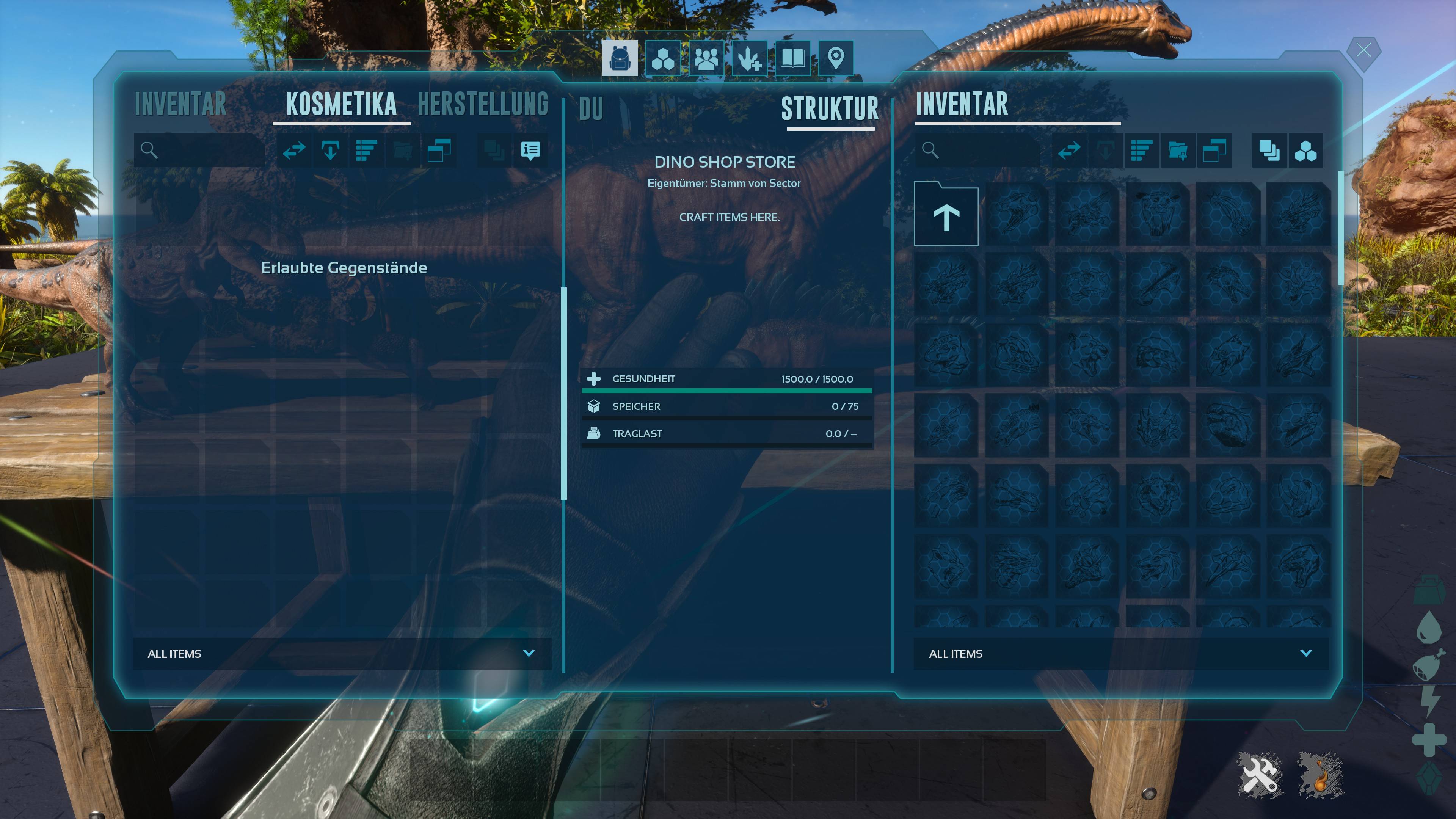Switch to the left INVENTAR tab

point(180,105)
